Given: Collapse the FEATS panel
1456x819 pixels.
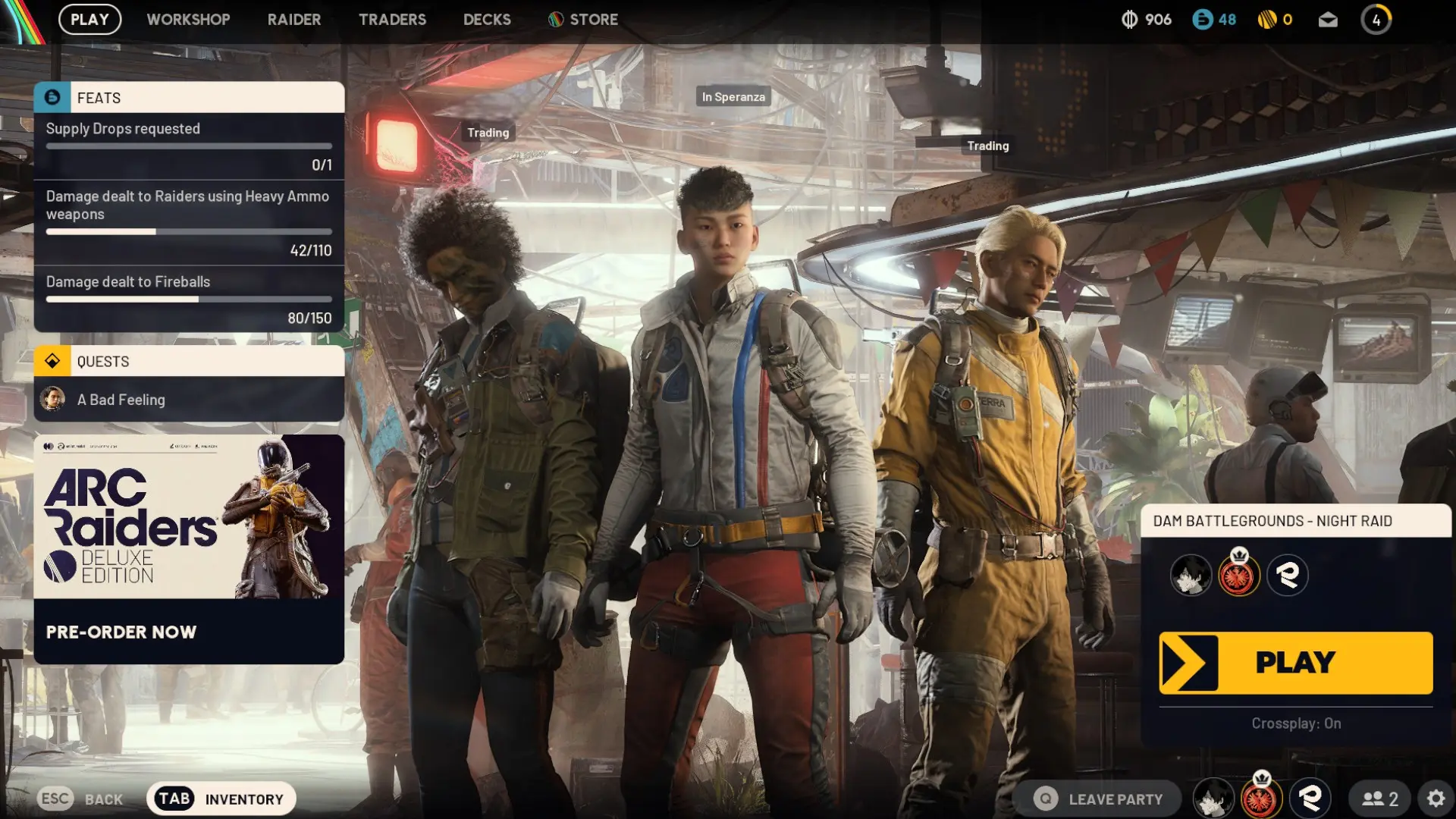Looking at the screenshot, I should tap(188, 98).
